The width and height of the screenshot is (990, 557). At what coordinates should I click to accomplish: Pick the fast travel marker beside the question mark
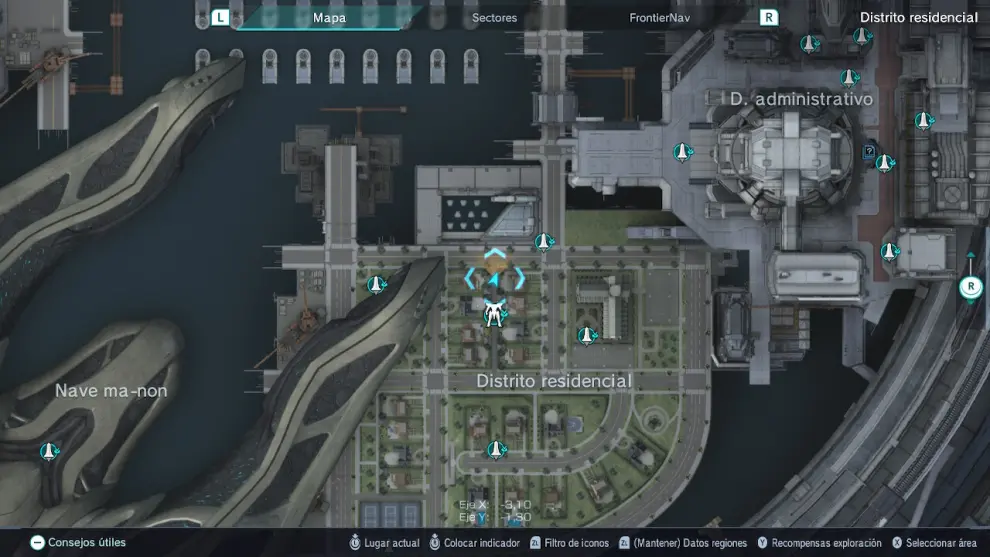pos(884,163)
